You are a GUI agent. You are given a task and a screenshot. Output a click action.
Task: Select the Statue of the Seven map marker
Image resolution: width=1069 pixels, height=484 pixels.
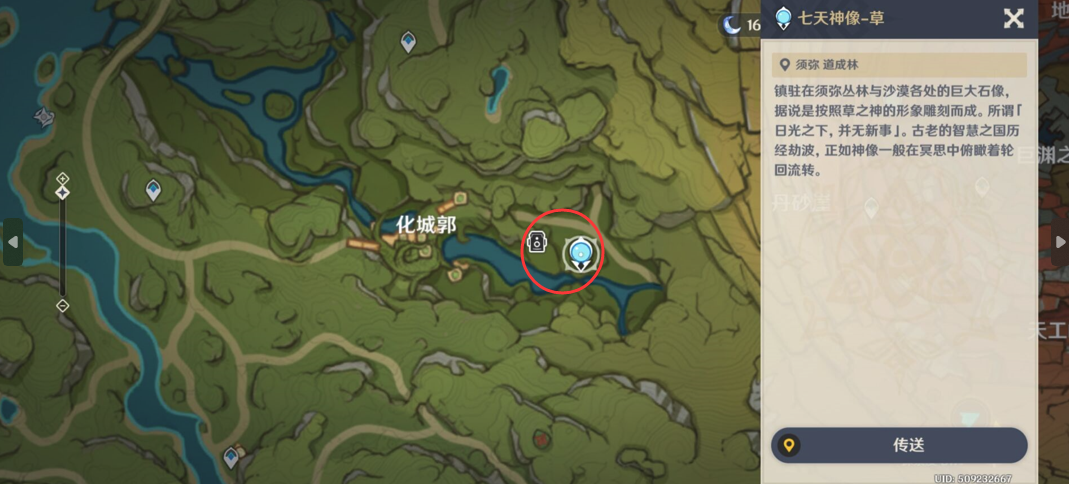tap(579, 253)
